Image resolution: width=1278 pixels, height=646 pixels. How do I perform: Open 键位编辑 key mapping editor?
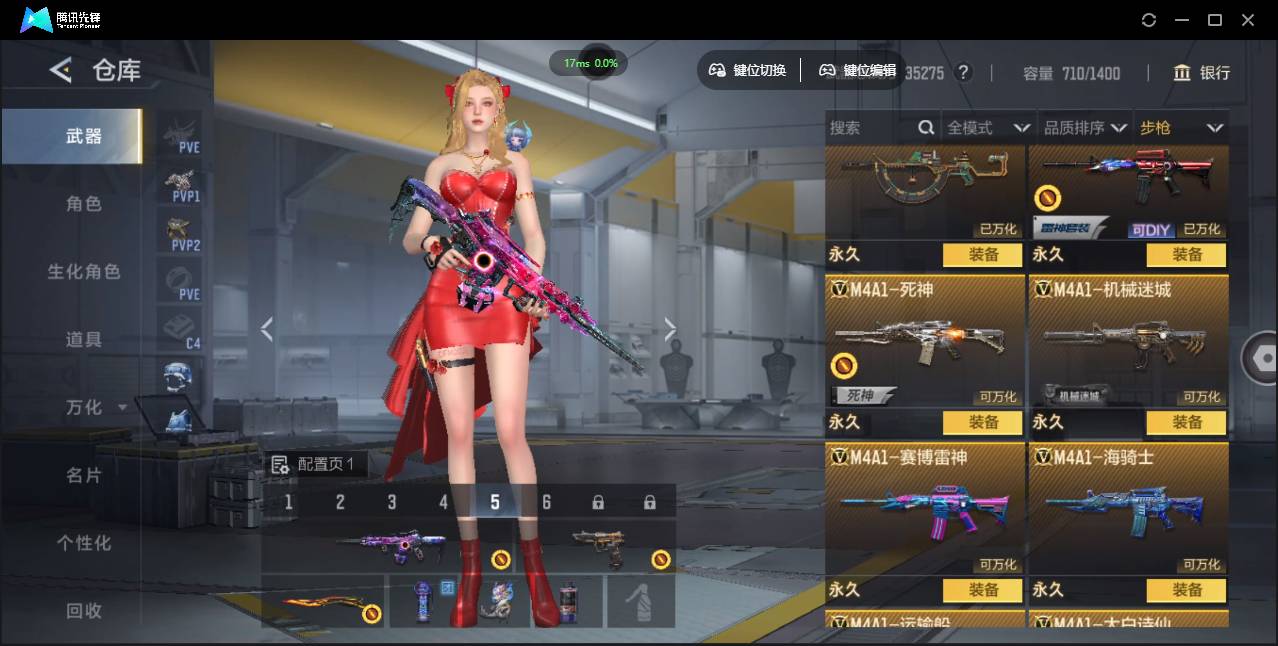point(857,70)
